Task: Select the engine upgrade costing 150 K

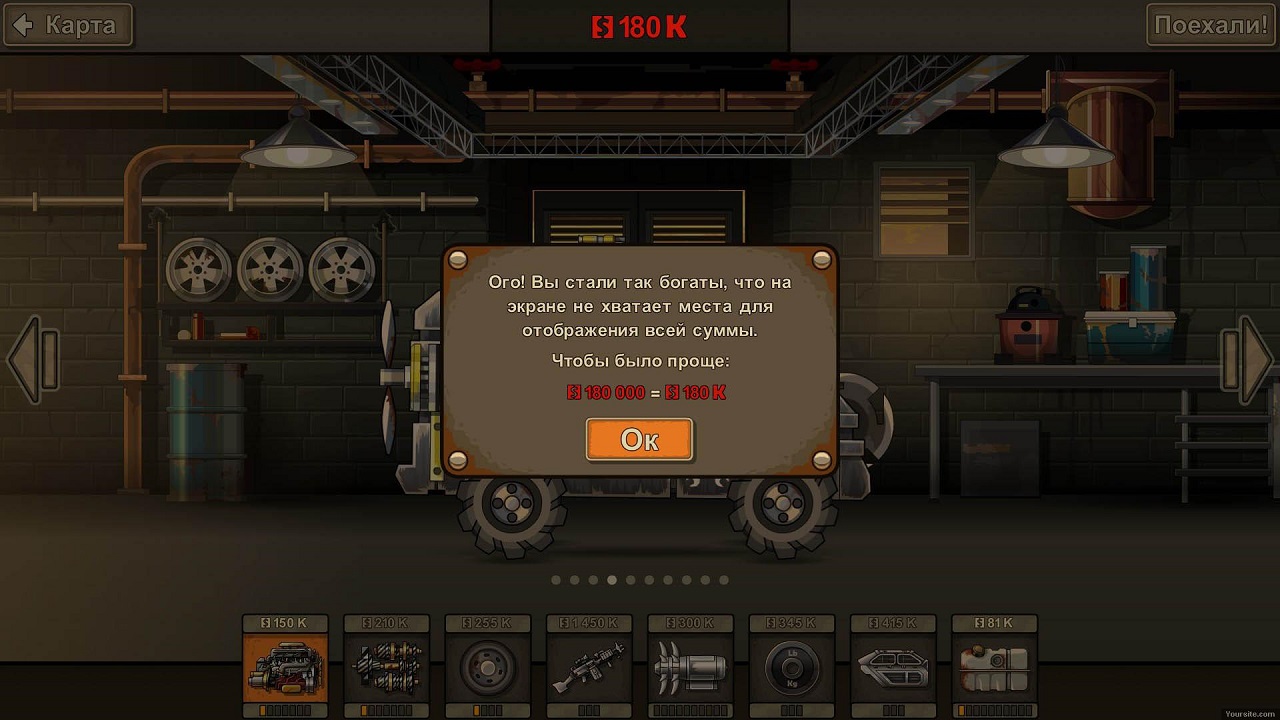Action: pos(285,666)
